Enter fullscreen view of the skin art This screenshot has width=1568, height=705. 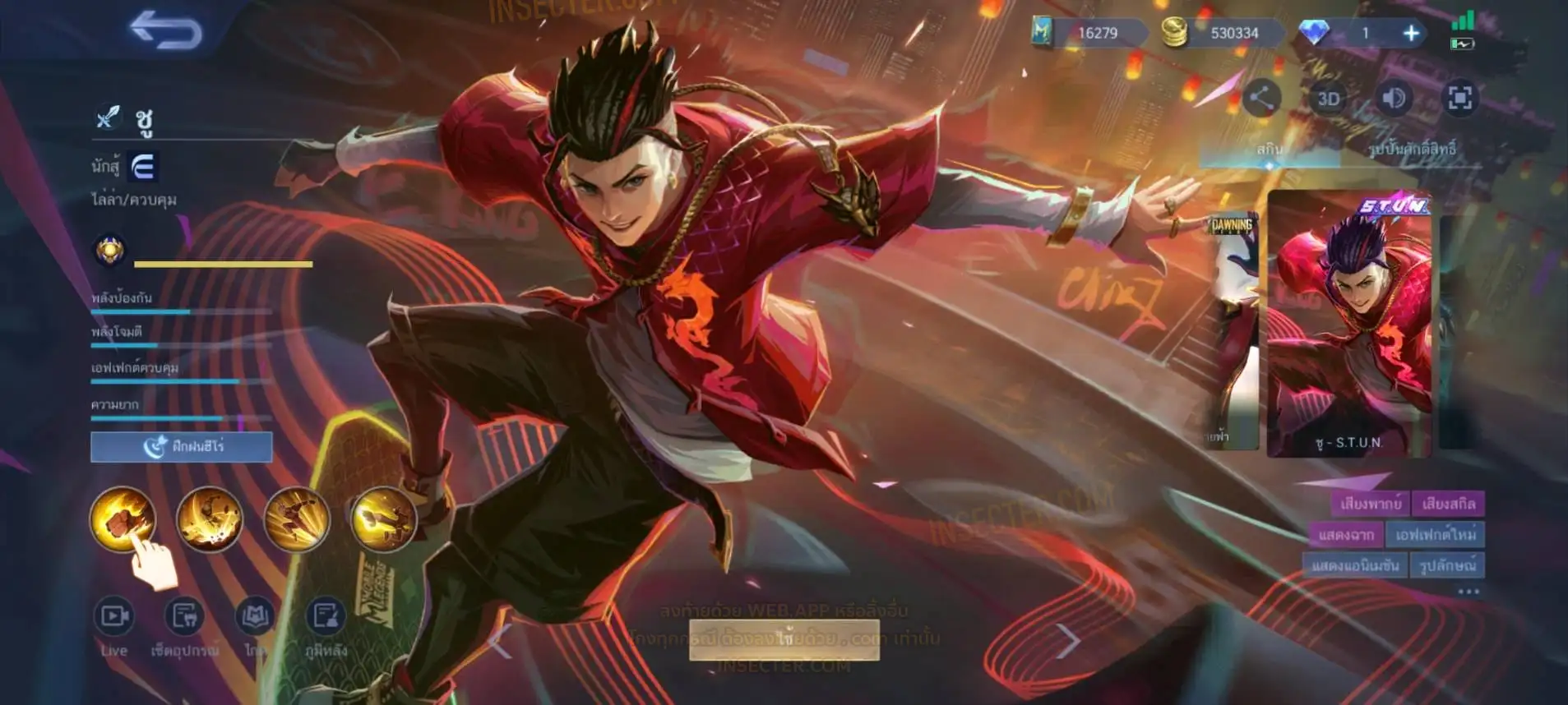[x=1460, y=99]
